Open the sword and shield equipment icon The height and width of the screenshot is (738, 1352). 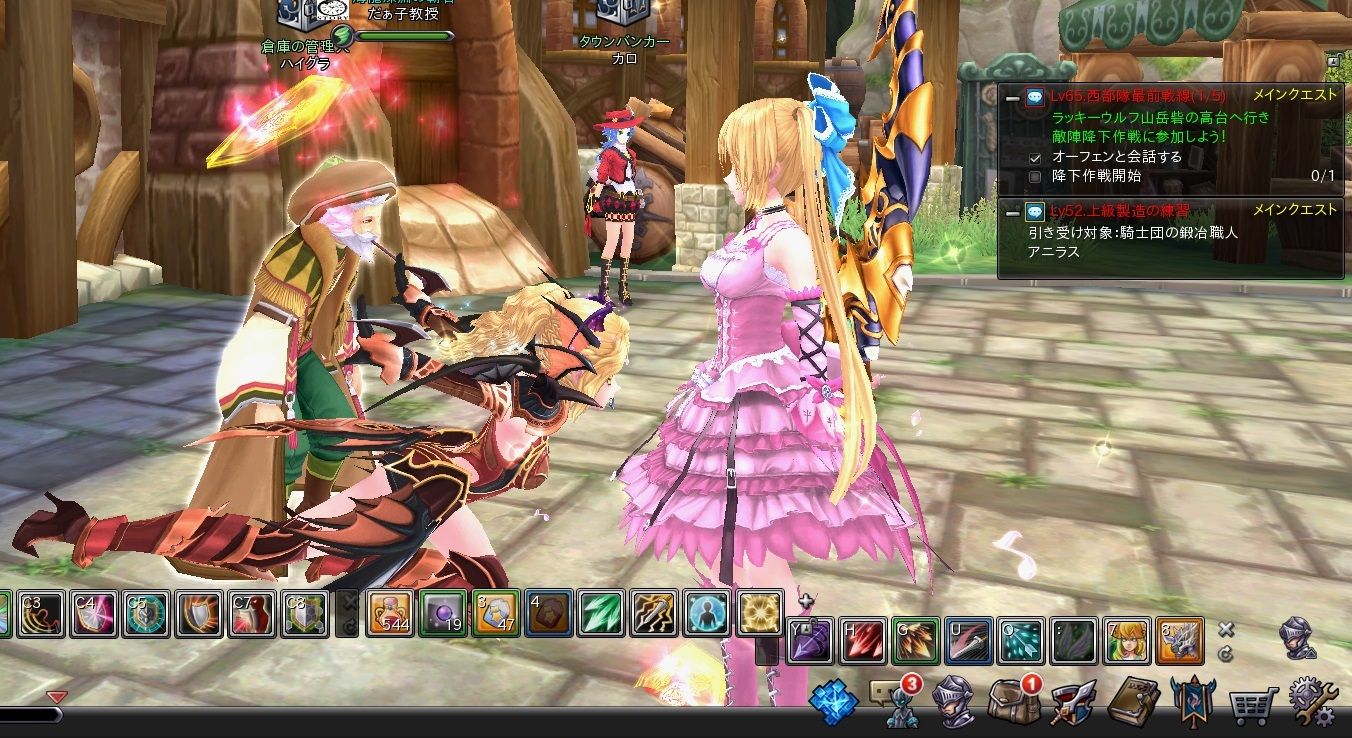tap(1072, 703)
